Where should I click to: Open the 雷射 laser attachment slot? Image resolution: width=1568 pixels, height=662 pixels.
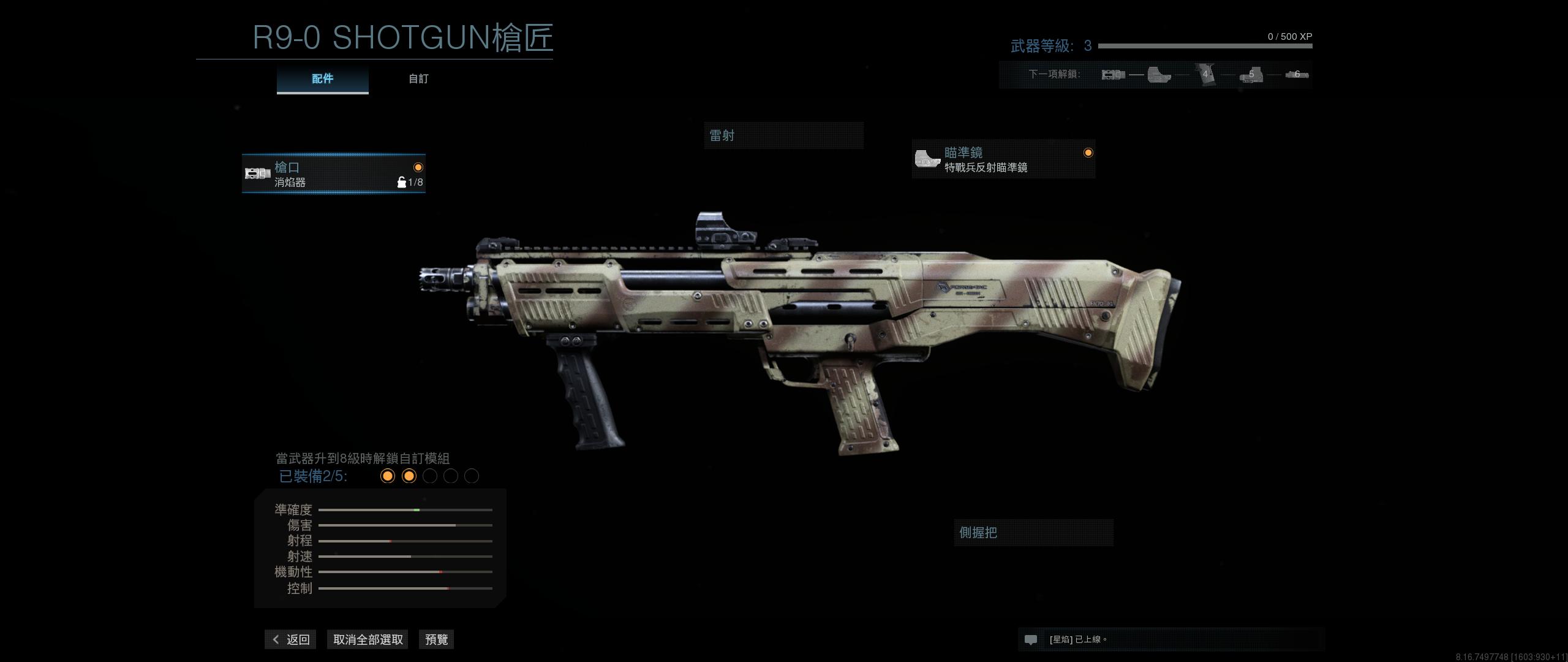point(783,135)
